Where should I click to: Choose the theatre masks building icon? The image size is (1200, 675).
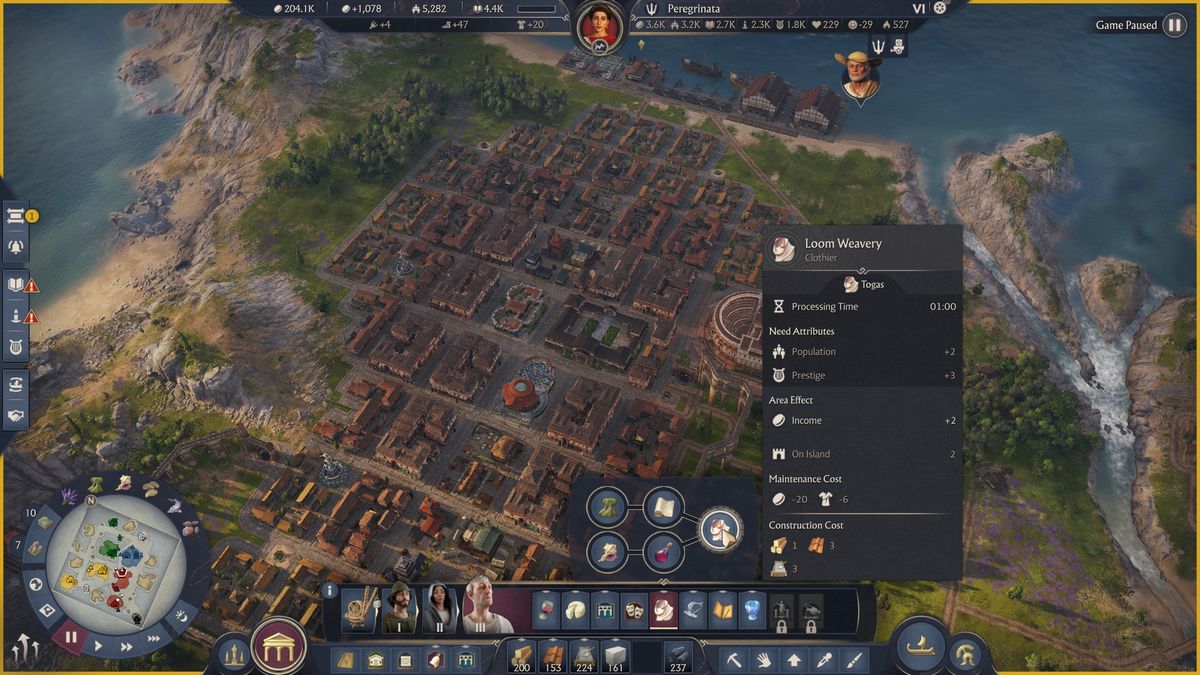(634, 609)
